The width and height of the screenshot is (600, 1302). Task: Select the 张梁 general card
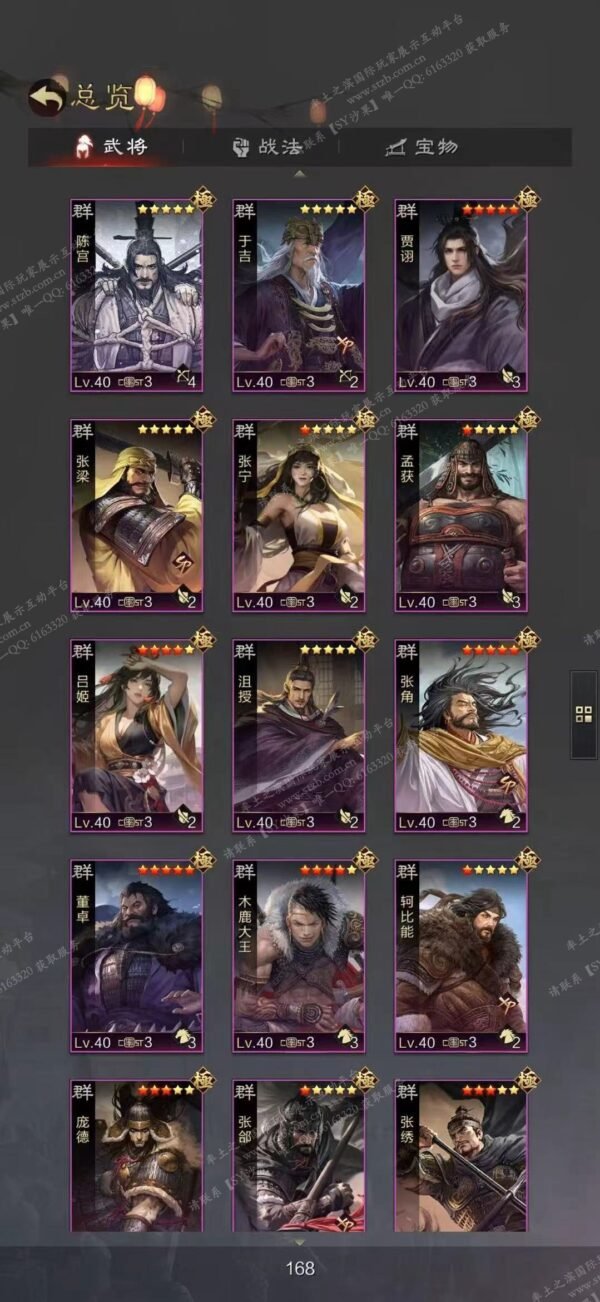point(136,515)
